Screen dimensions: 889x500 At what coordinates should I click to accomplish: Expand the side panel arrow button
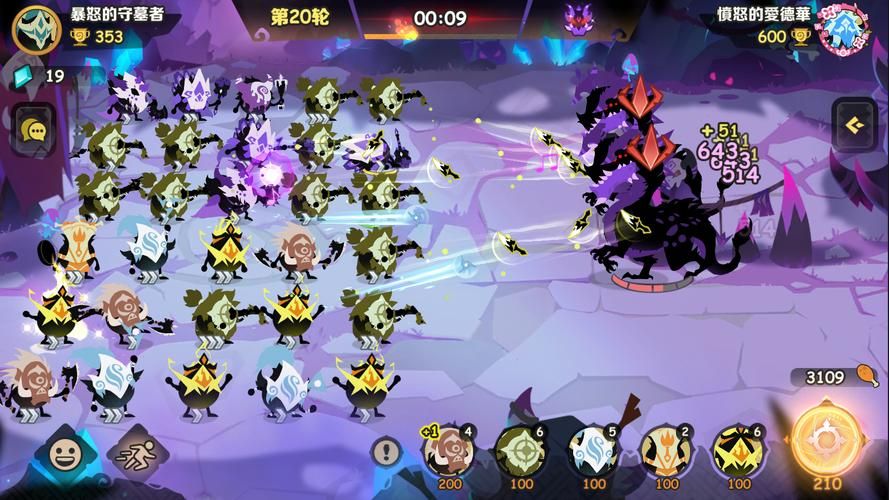(855, 125)
